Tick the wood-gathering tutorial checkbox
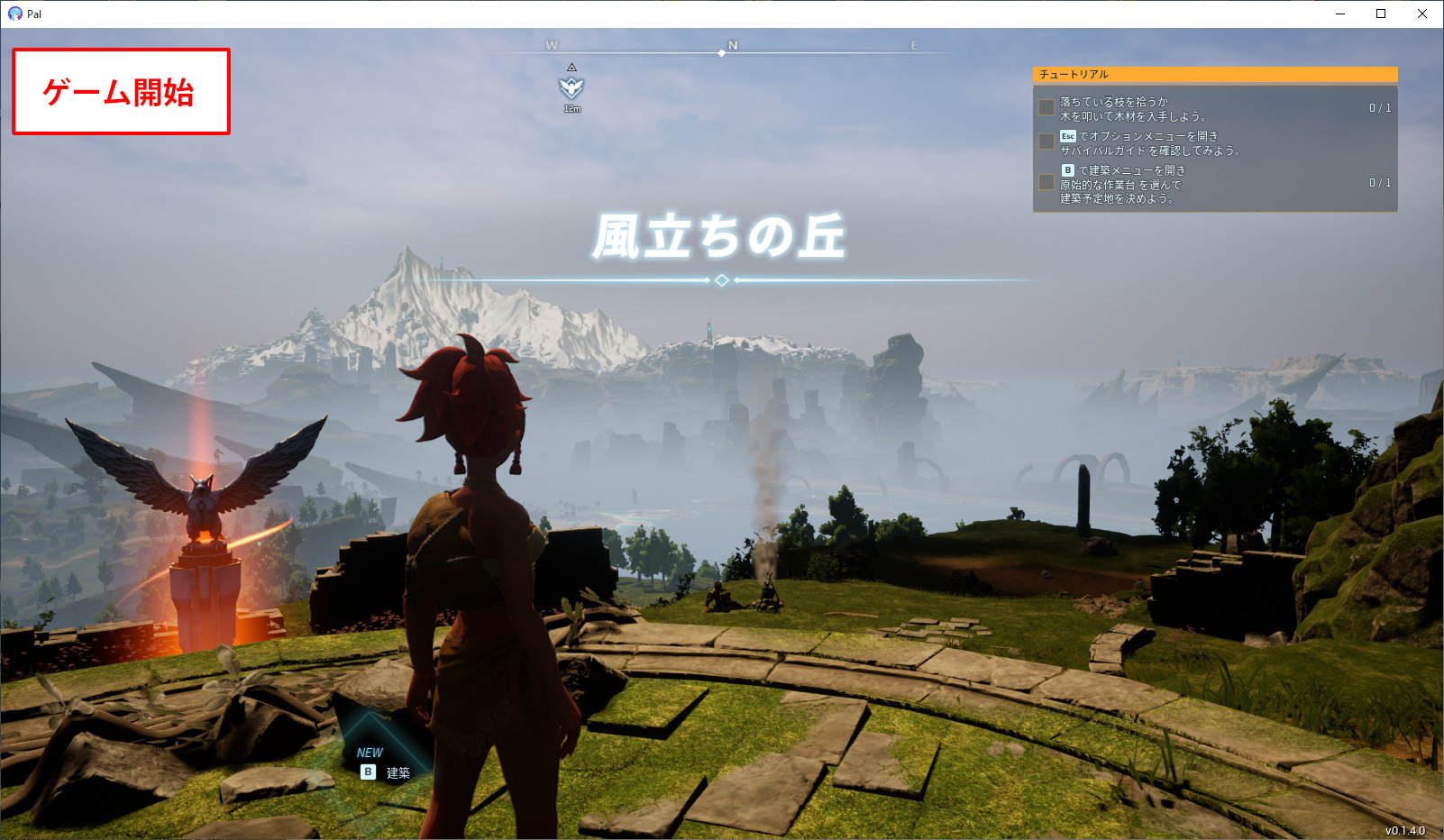 (x=1046, y=108)
